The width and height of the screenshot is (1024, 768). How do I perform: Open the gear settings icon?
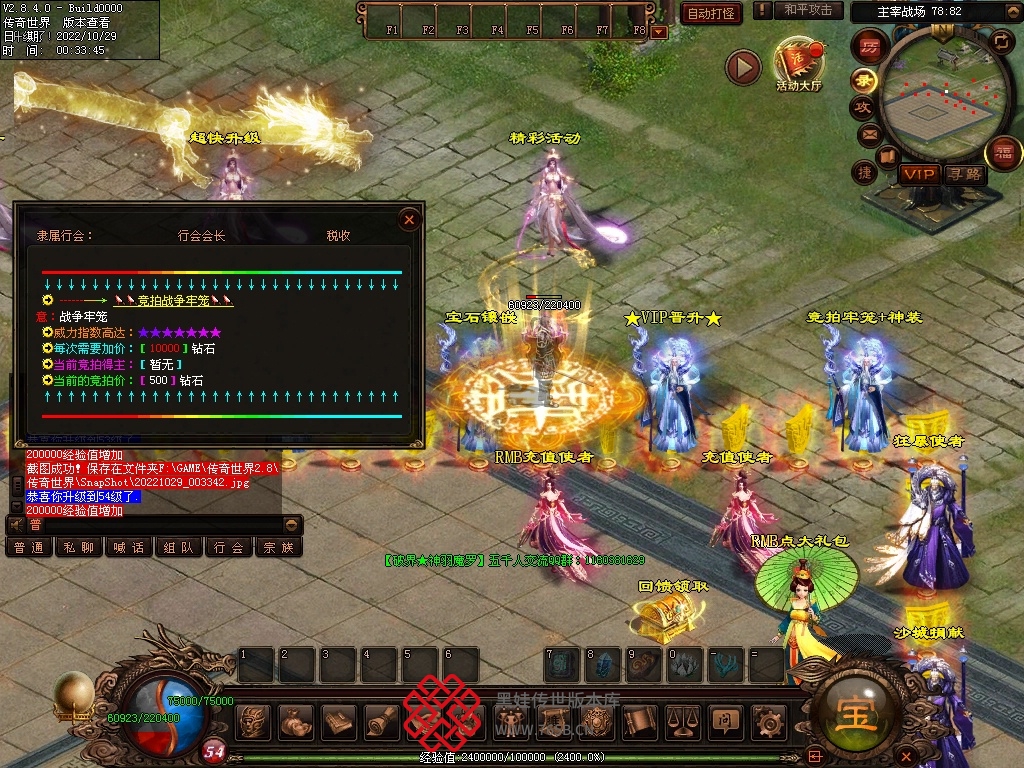[x=767, y=719]
